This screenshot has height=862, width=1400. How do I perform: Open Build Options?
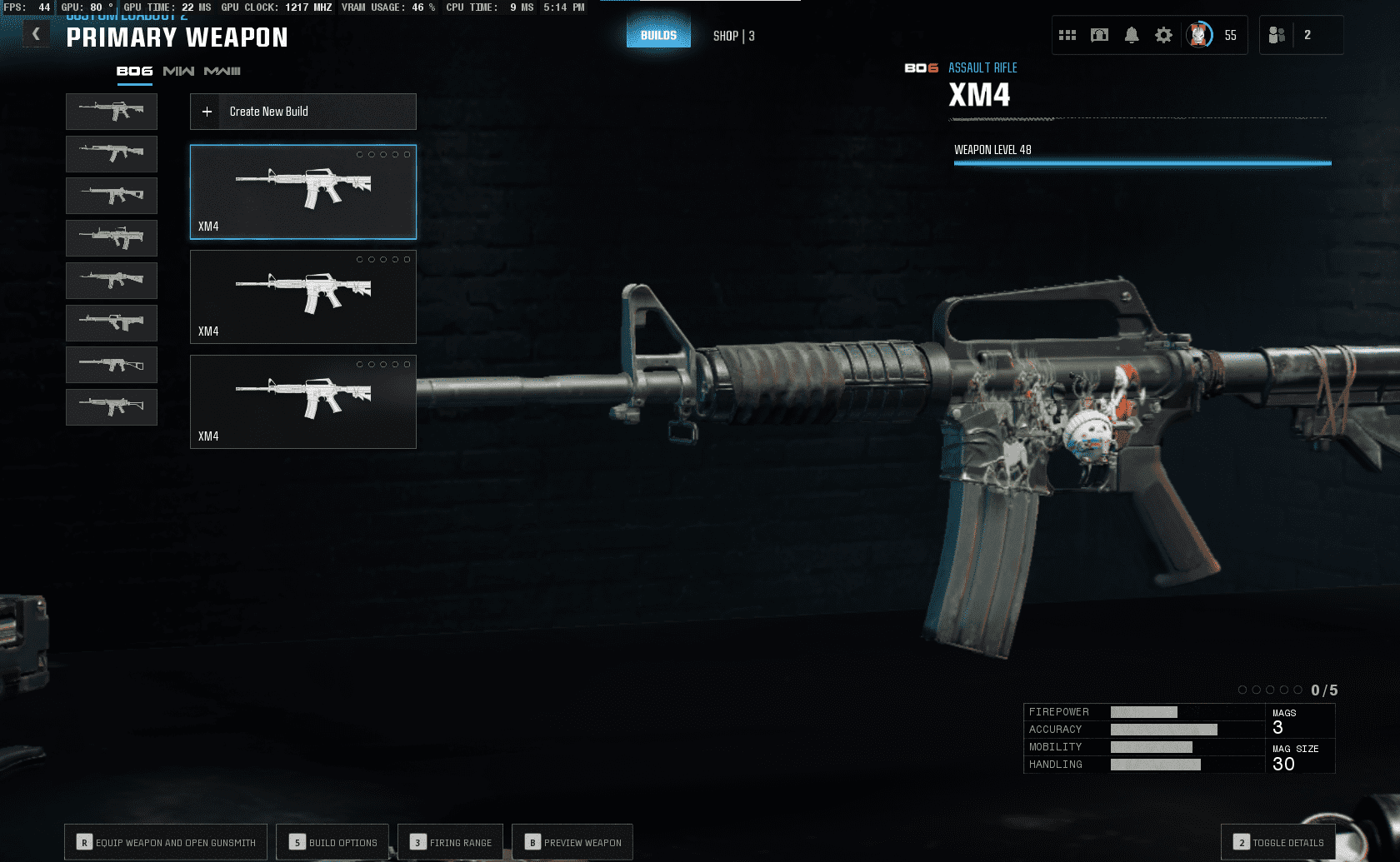coord(333,842)
